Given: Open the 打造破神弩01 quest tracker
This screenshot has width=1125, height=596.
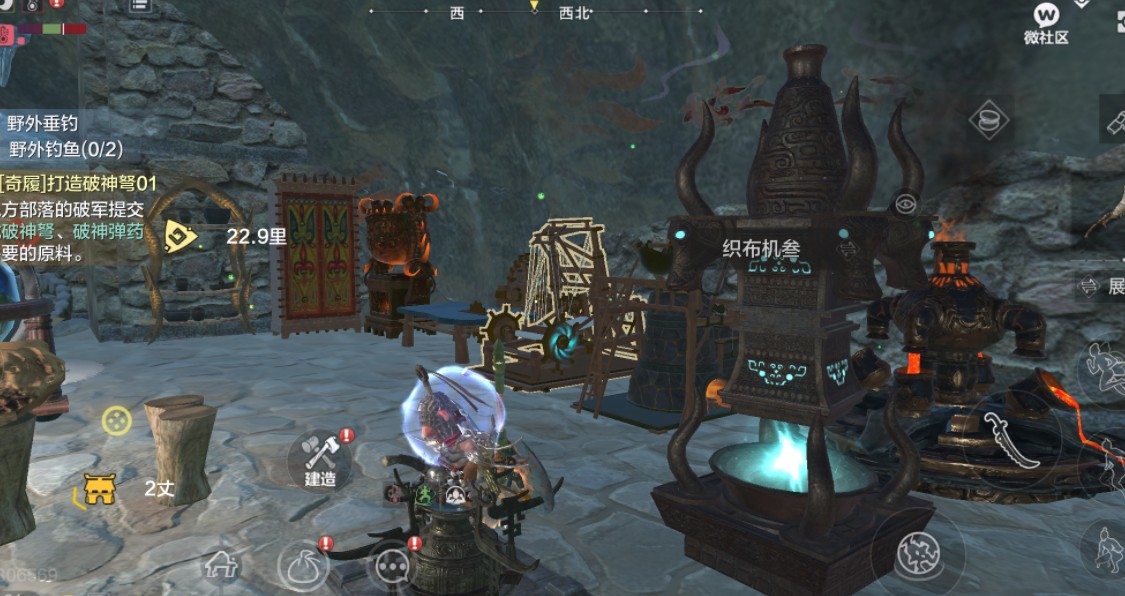Looking at the screenshot, I should (80, 183).
